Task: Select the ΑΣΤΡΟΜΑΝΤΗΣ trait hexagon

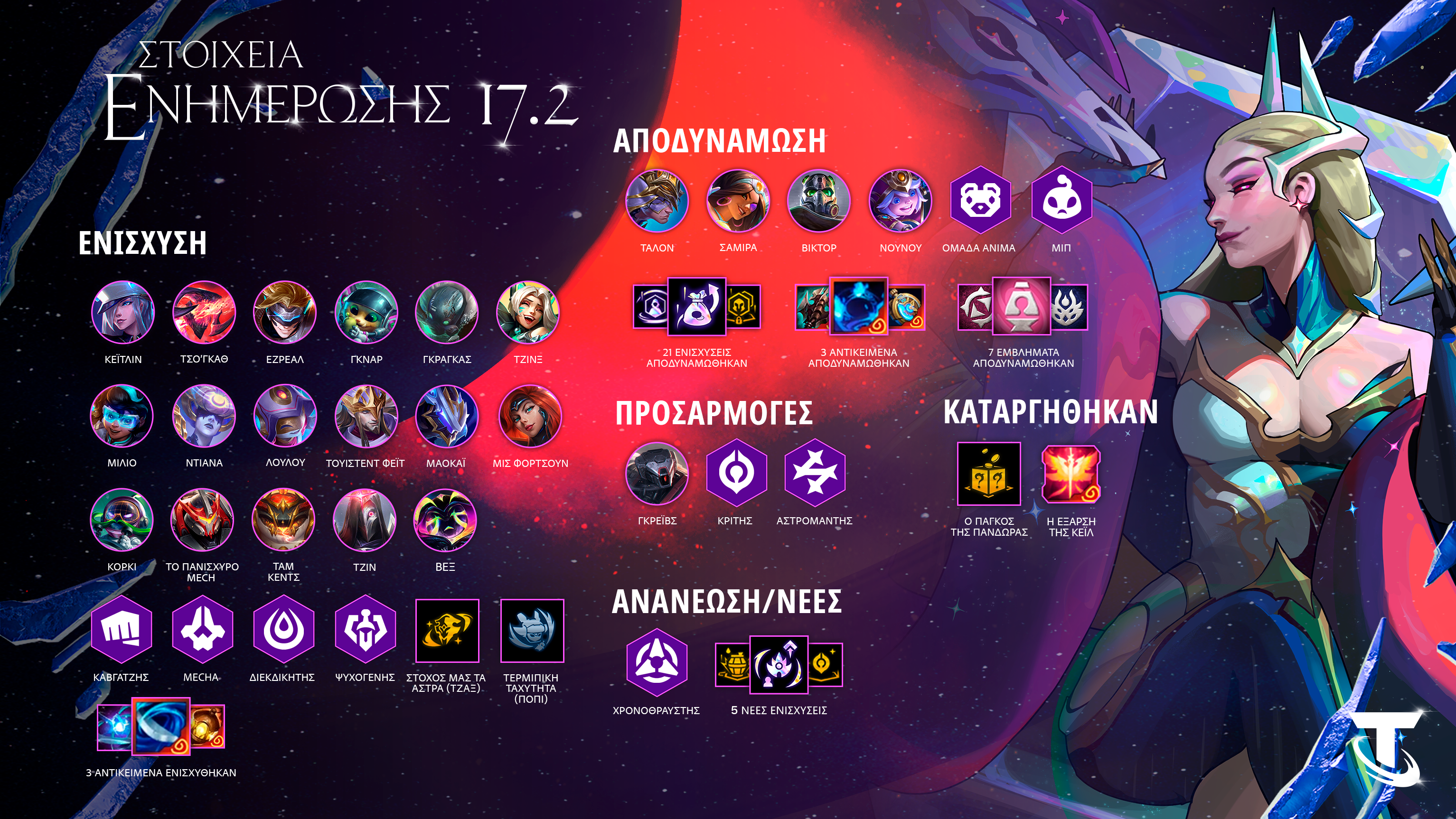Action: tap(815, 474)
